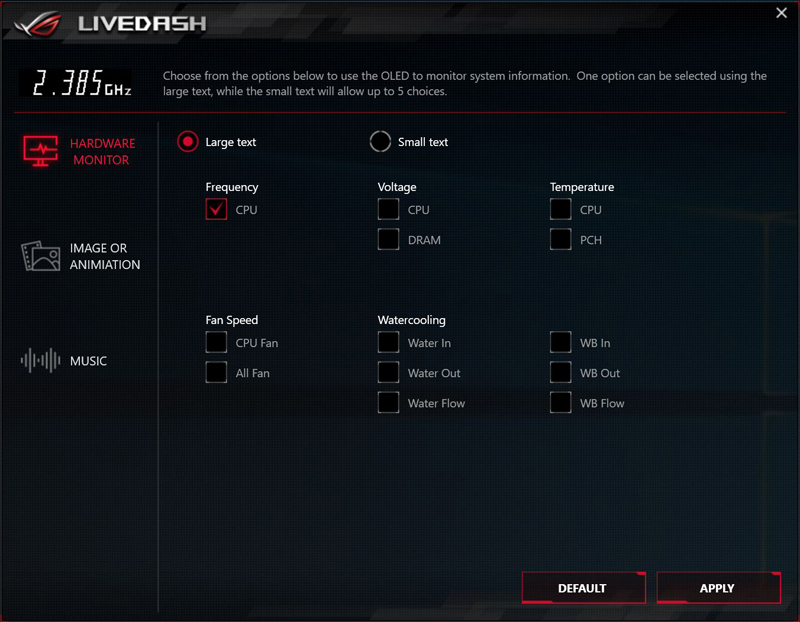
Task: Toggle the CPU Fan speed checkbox
Action: point(216,343)
